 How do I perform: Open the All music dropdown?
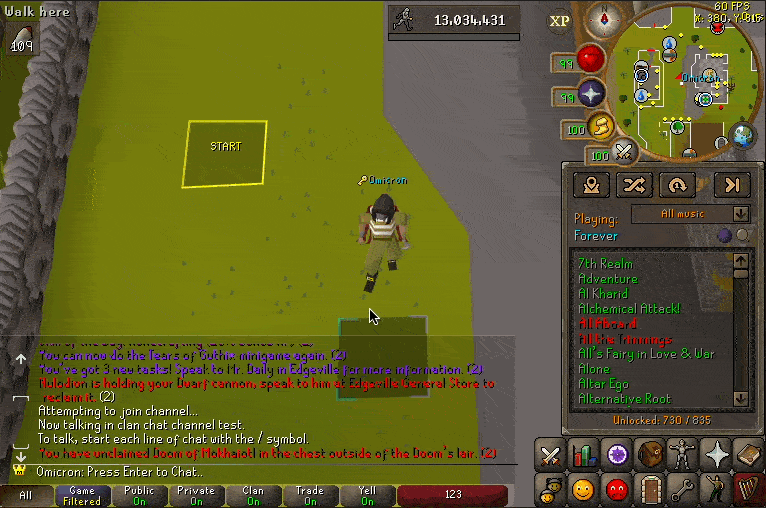(x=704, y=214)
